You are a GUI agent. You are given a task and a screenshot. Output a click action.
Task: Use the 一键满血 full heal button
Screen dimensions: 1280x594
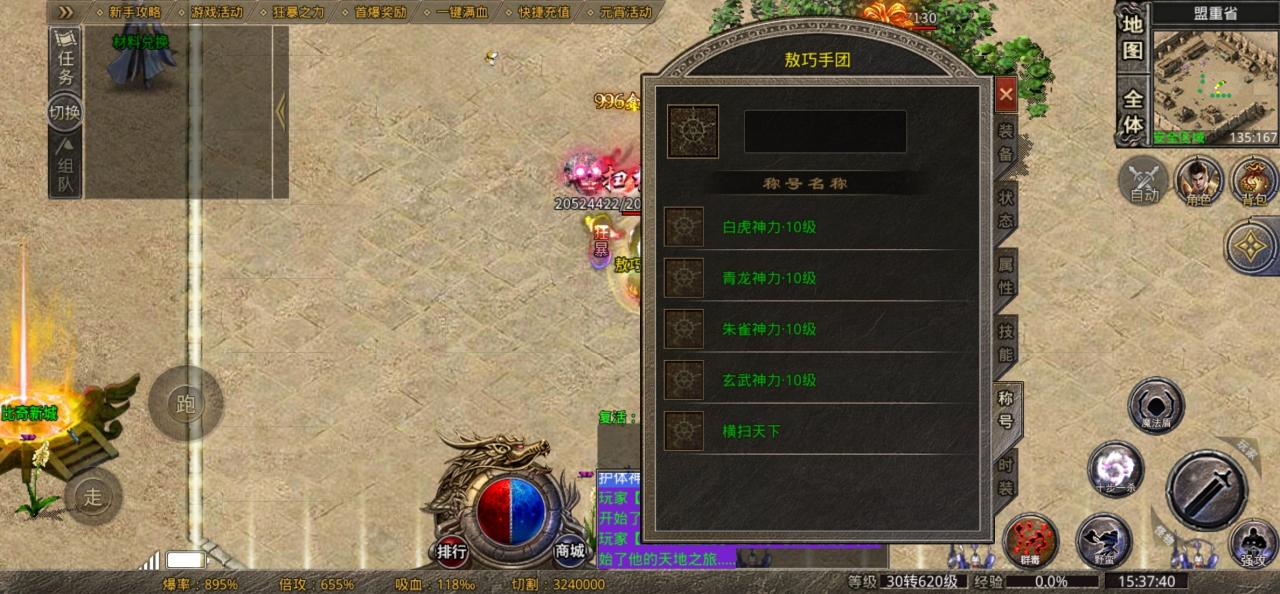point(462,12)
